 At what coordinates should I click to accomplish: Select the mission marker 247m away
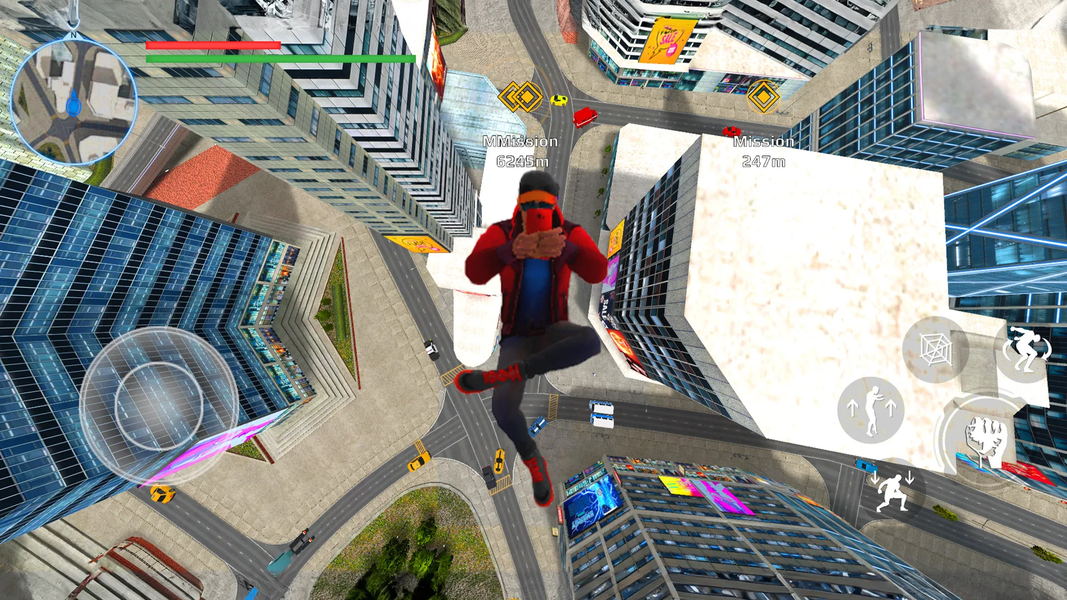click(764, 97)
